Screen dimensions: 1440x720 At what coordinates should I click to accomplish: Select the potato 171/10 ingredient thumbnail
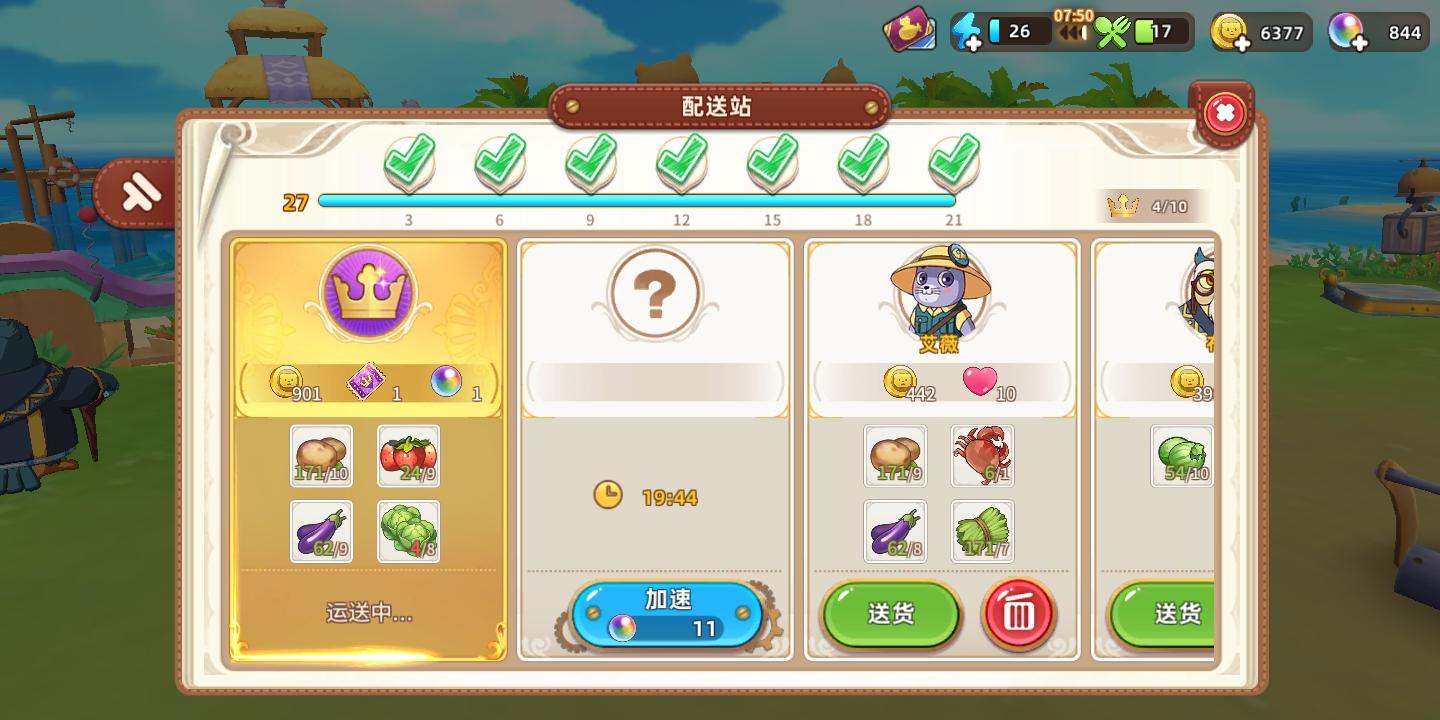[x=320, y=457]
